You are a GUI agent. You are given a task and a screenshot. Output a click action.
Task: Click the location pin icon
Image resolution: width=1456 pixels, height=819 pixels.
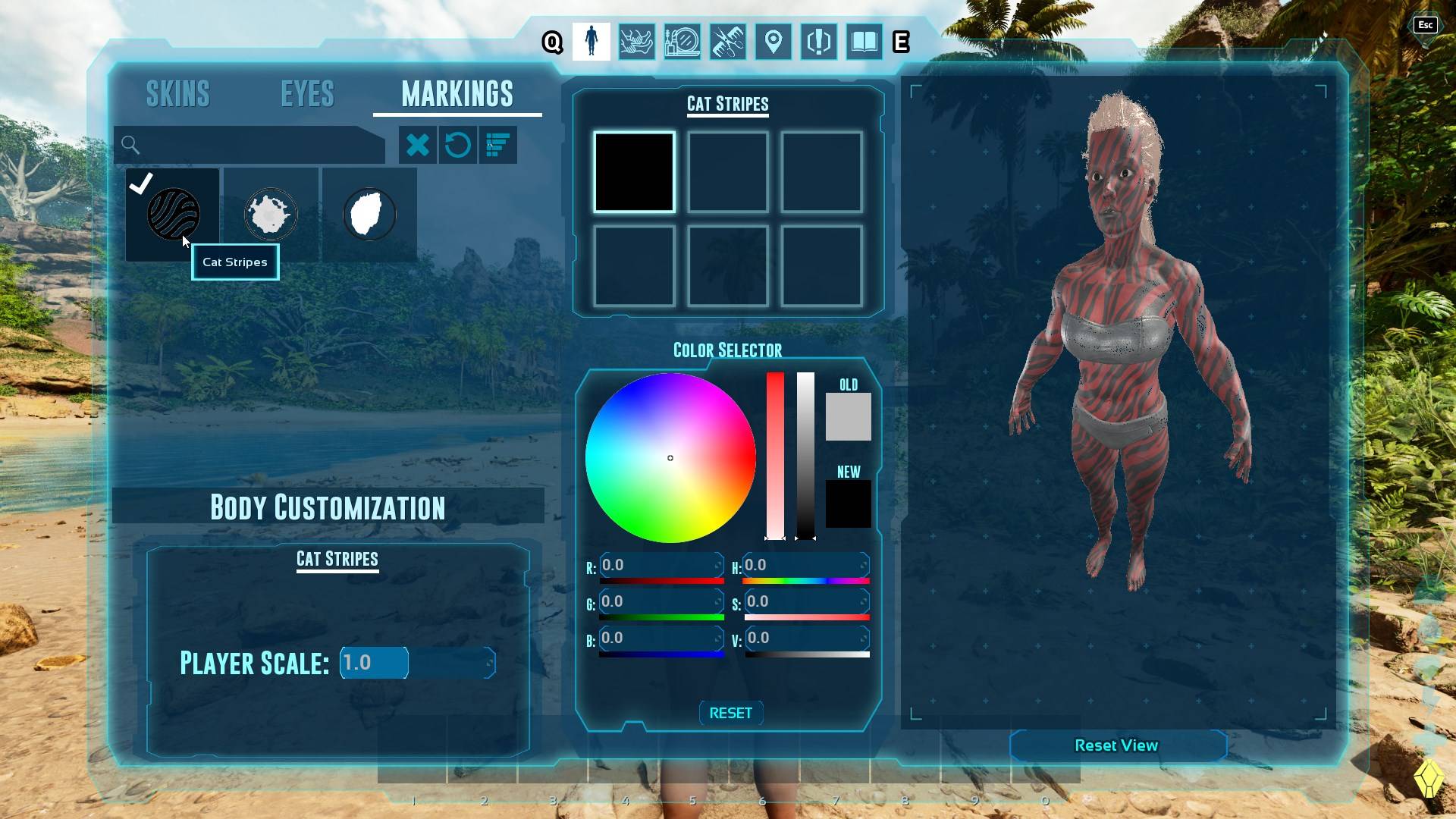point(773,42)
